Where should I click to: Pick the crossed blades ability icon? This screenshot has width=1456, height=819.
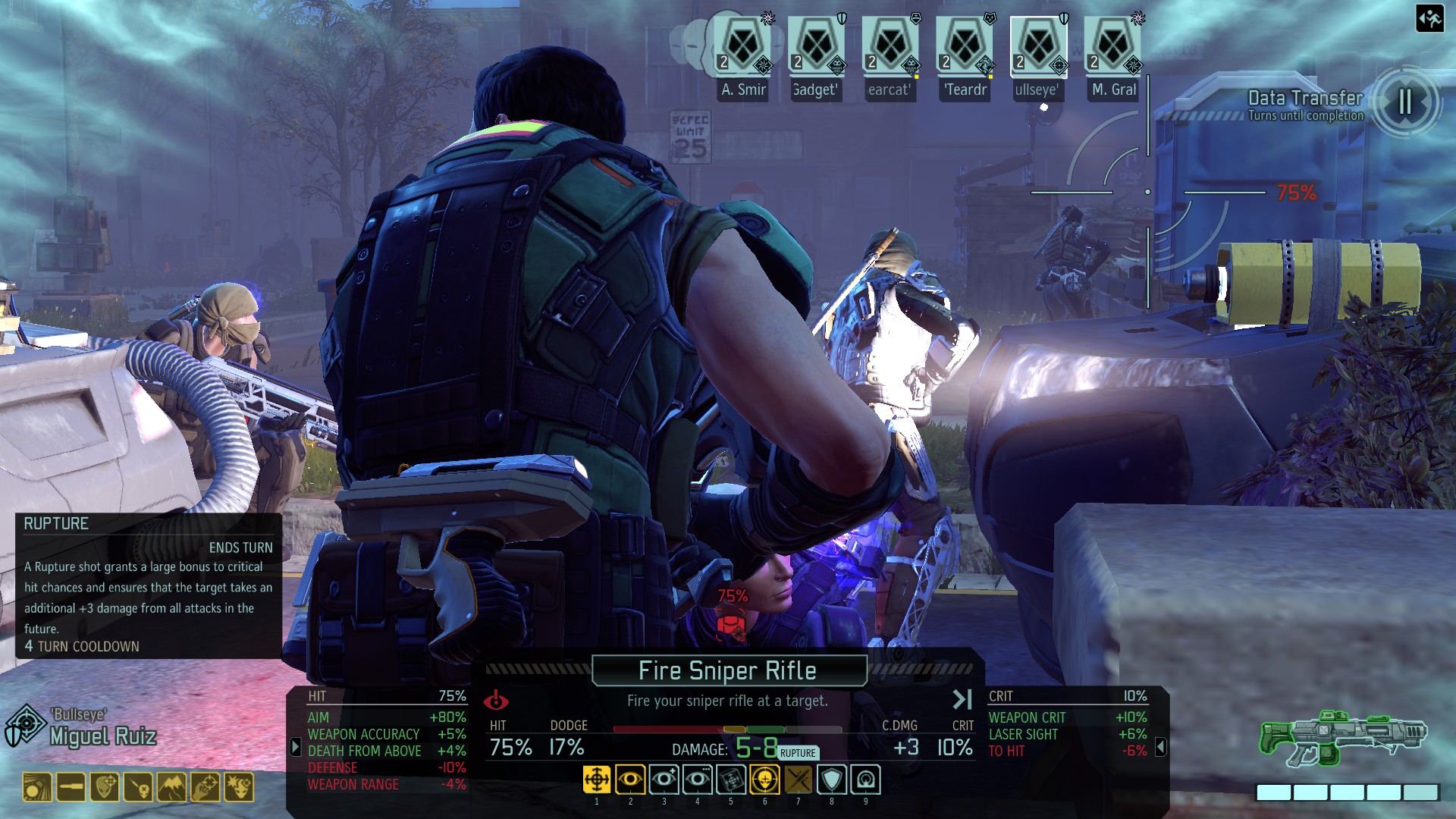tap(798, 780)
